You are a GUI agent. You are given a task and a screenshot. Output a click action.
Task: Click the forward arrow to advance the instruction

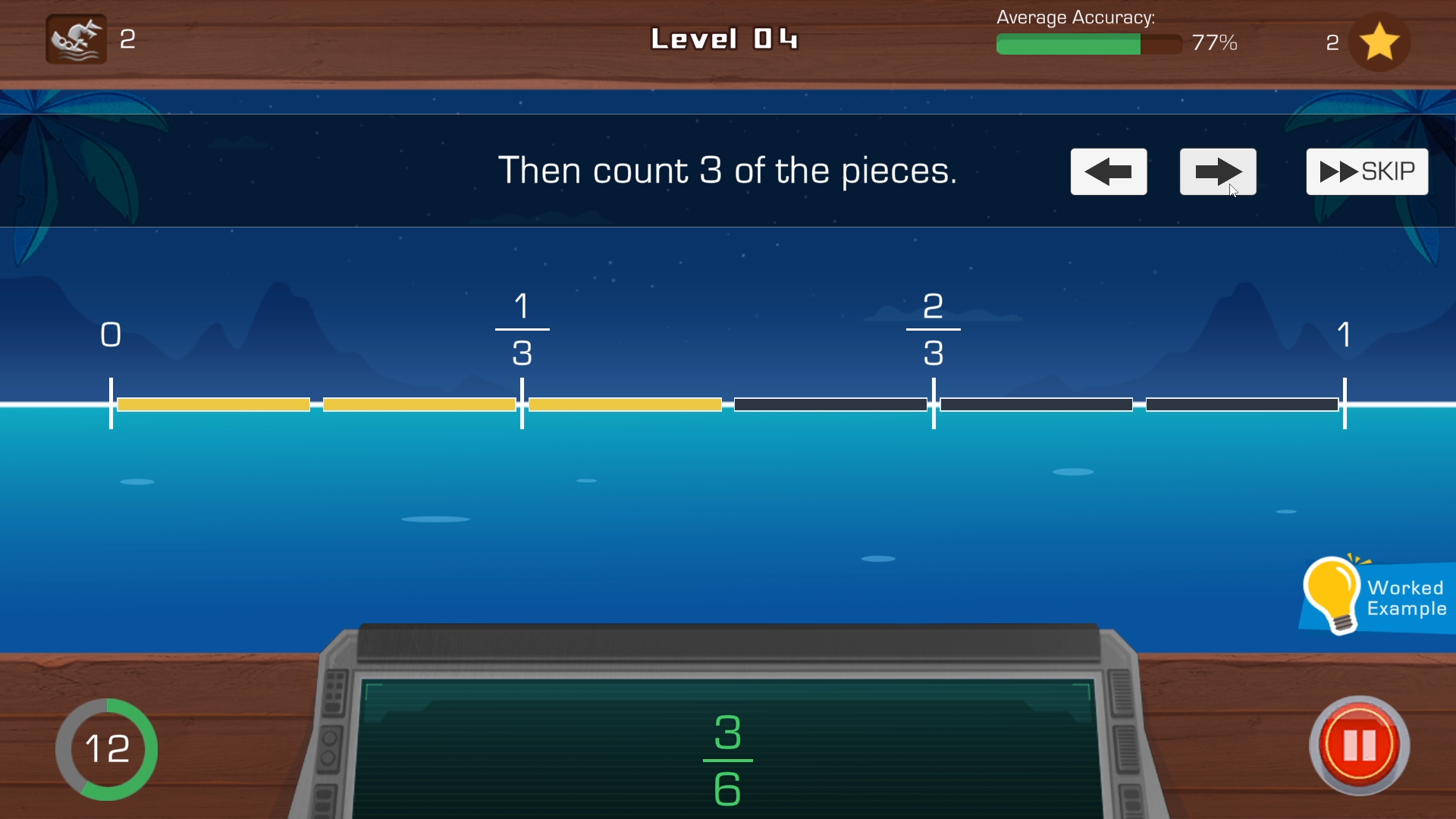[1217, 171]
